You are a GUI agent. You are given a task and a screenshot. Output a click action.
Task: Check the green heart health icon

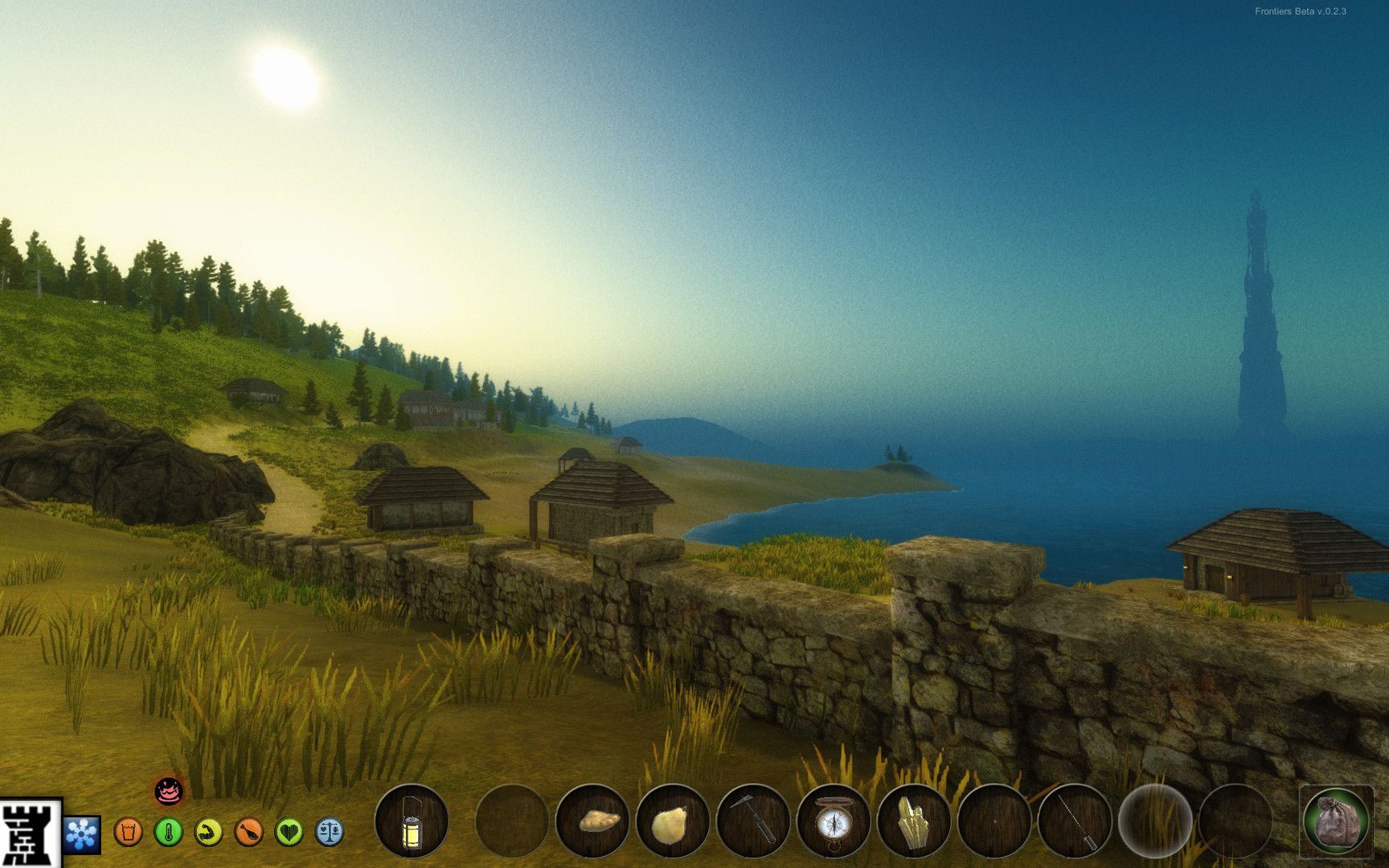coord(289,832)
